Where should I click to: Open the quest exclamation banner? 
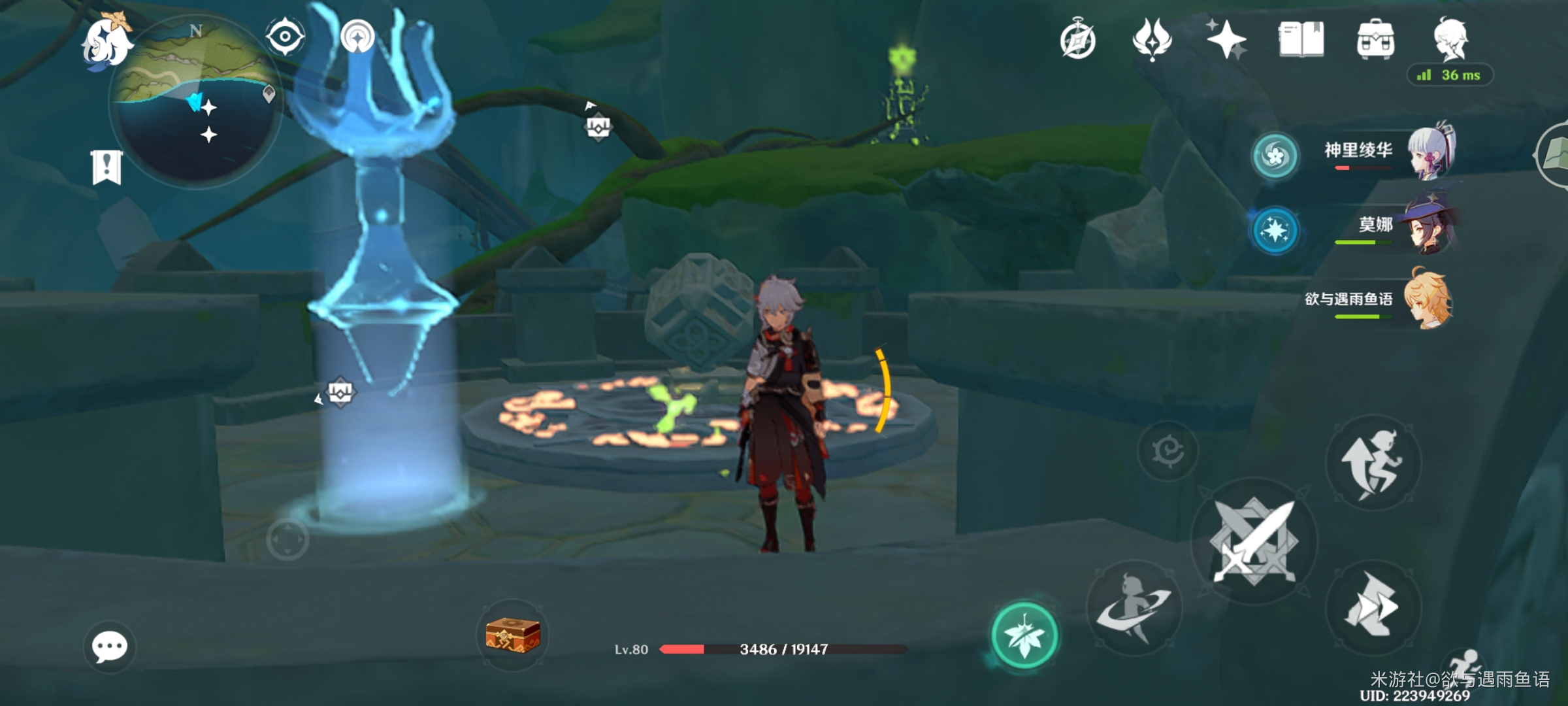(x=106, y=167)
